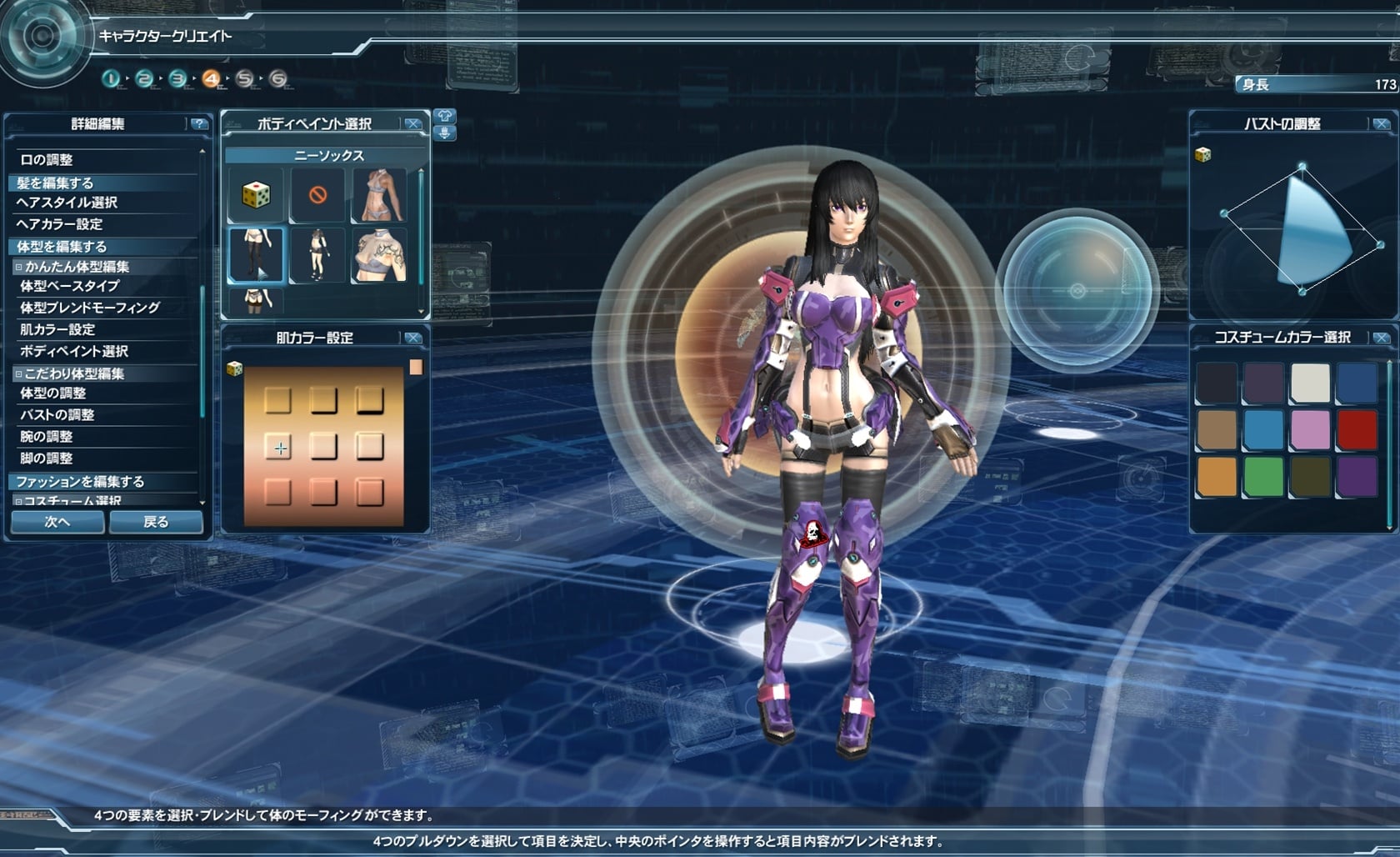Choose the tattoo body paint thumbnail
This screenshot has height=857, width=1400.
tap(379, 256)
